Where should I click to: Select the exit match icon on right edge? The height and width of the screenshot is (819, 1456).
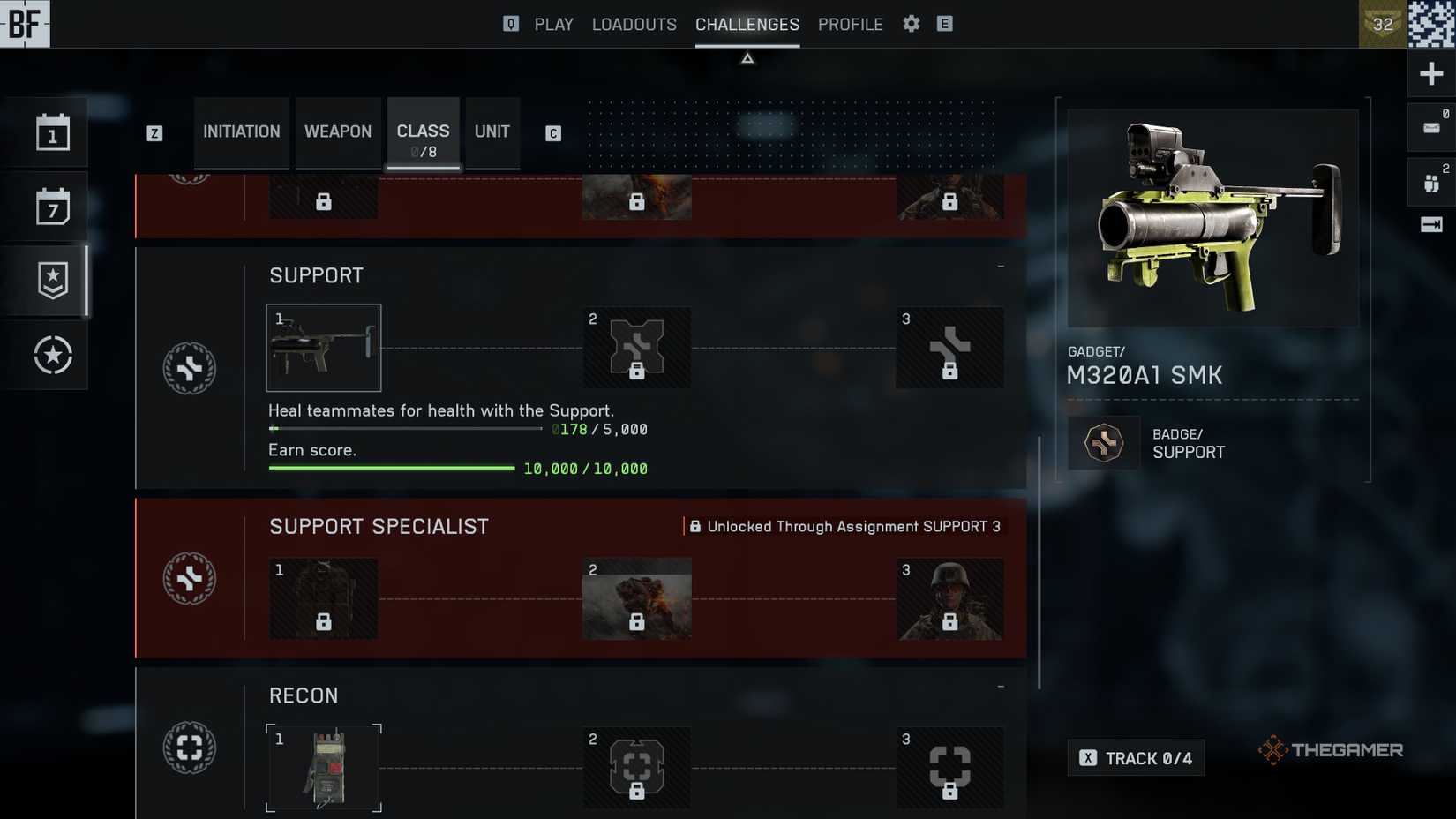1430,224
